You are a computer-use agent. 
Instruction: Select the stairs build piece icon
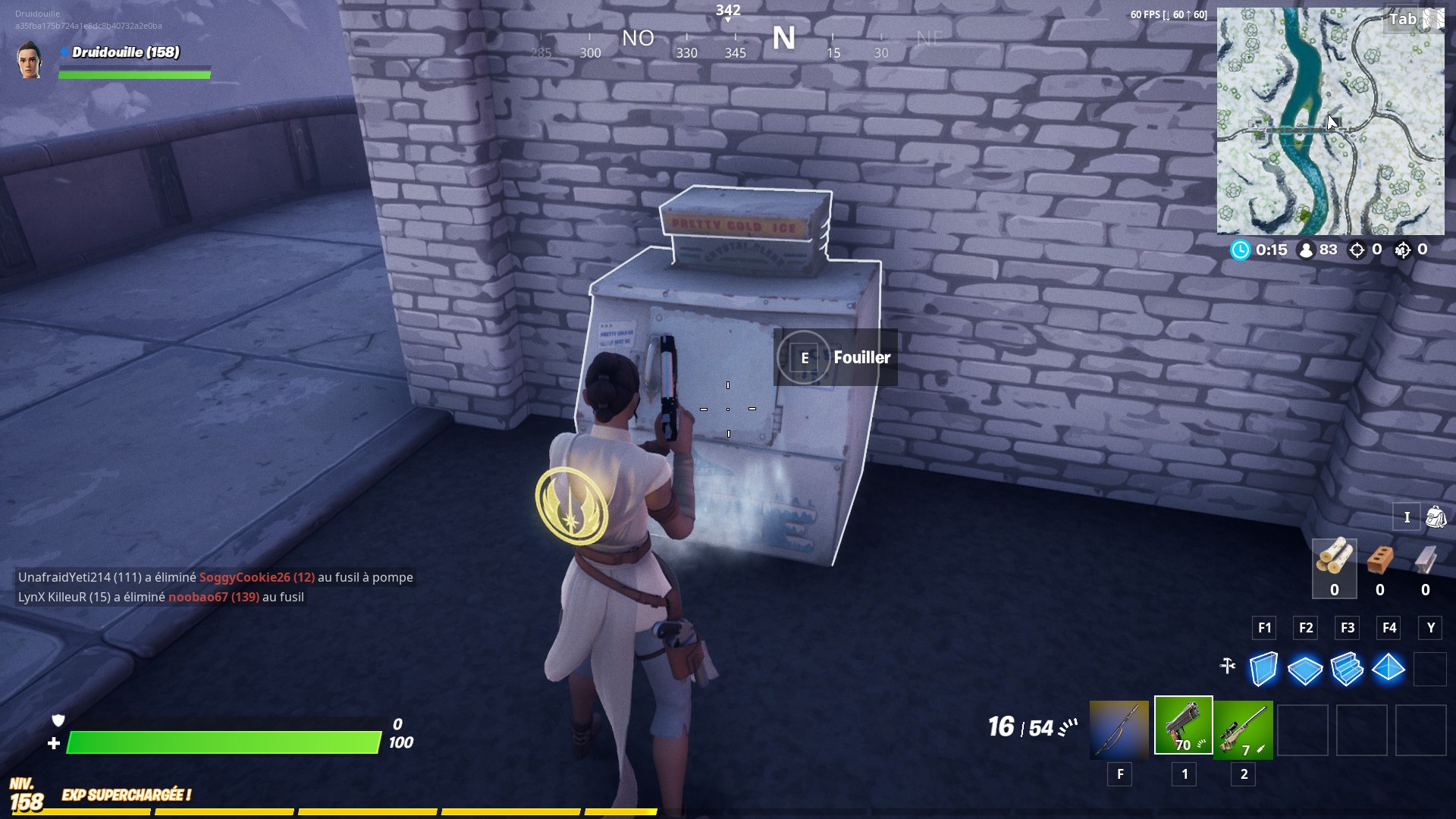(x=1348, y=670)
